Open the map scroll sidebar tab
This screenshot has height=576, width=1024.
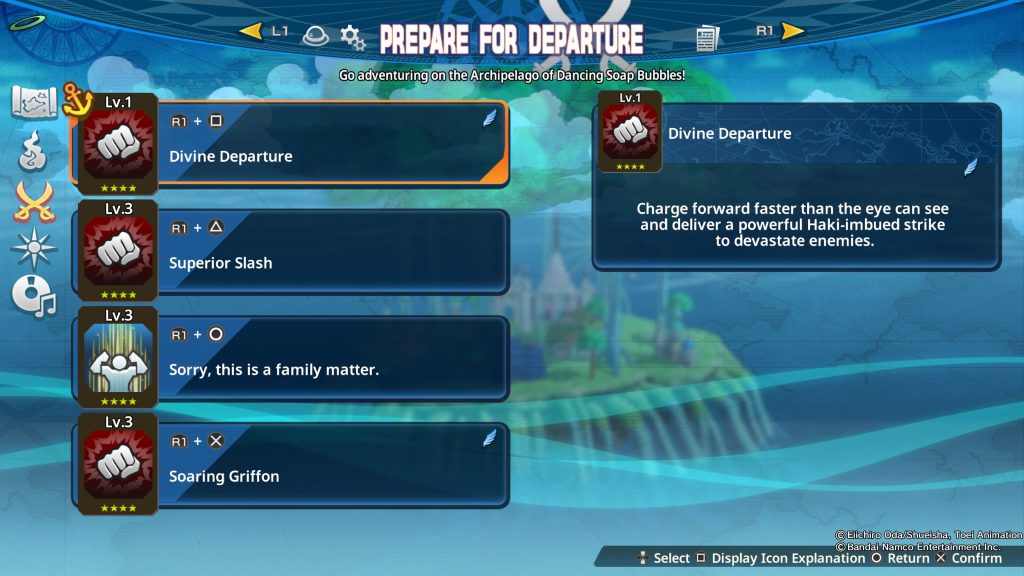(x=34, y=102)
